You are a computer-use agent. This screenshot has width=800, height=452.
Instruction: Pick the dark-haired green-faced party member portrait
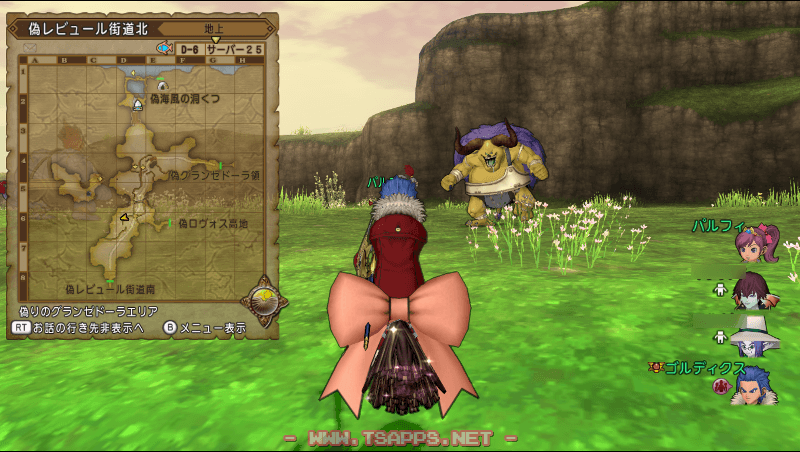point(753,290)
